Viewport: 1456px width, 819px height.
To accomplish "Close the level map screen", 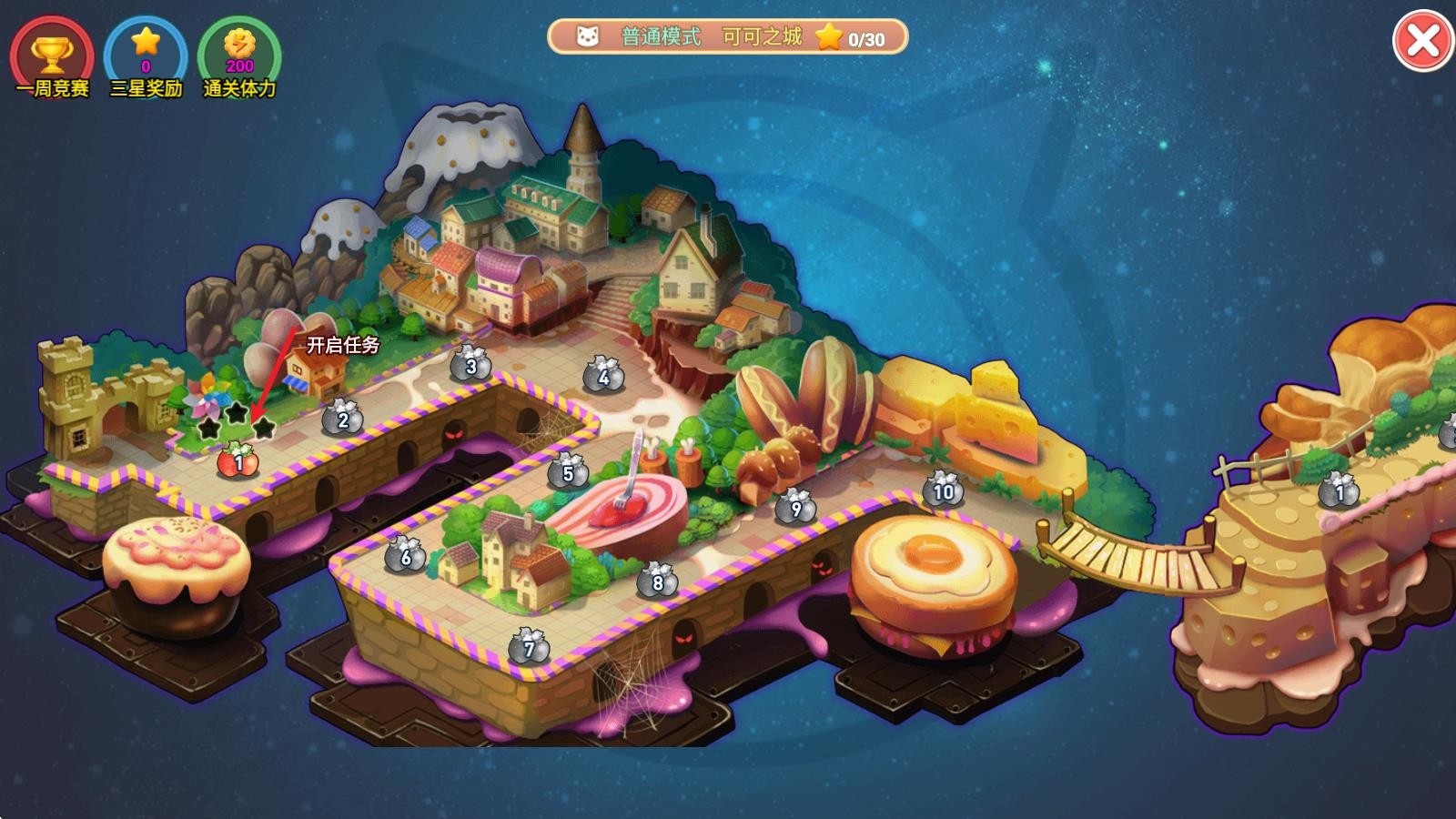I will pos(1422,41).
